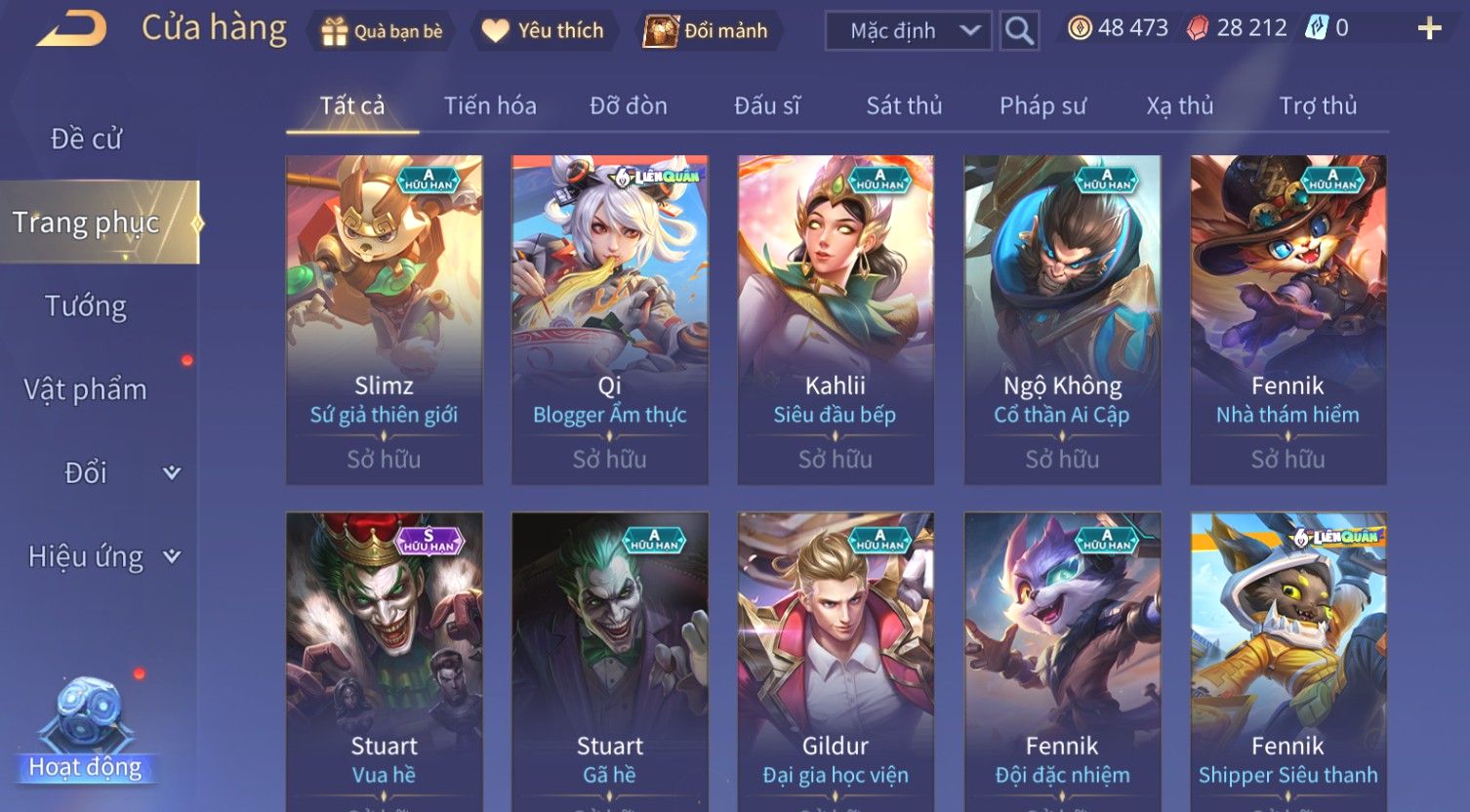The image size is (1470, 812).
Task: Go back using the return arrow
Action: tap(72, 29)
